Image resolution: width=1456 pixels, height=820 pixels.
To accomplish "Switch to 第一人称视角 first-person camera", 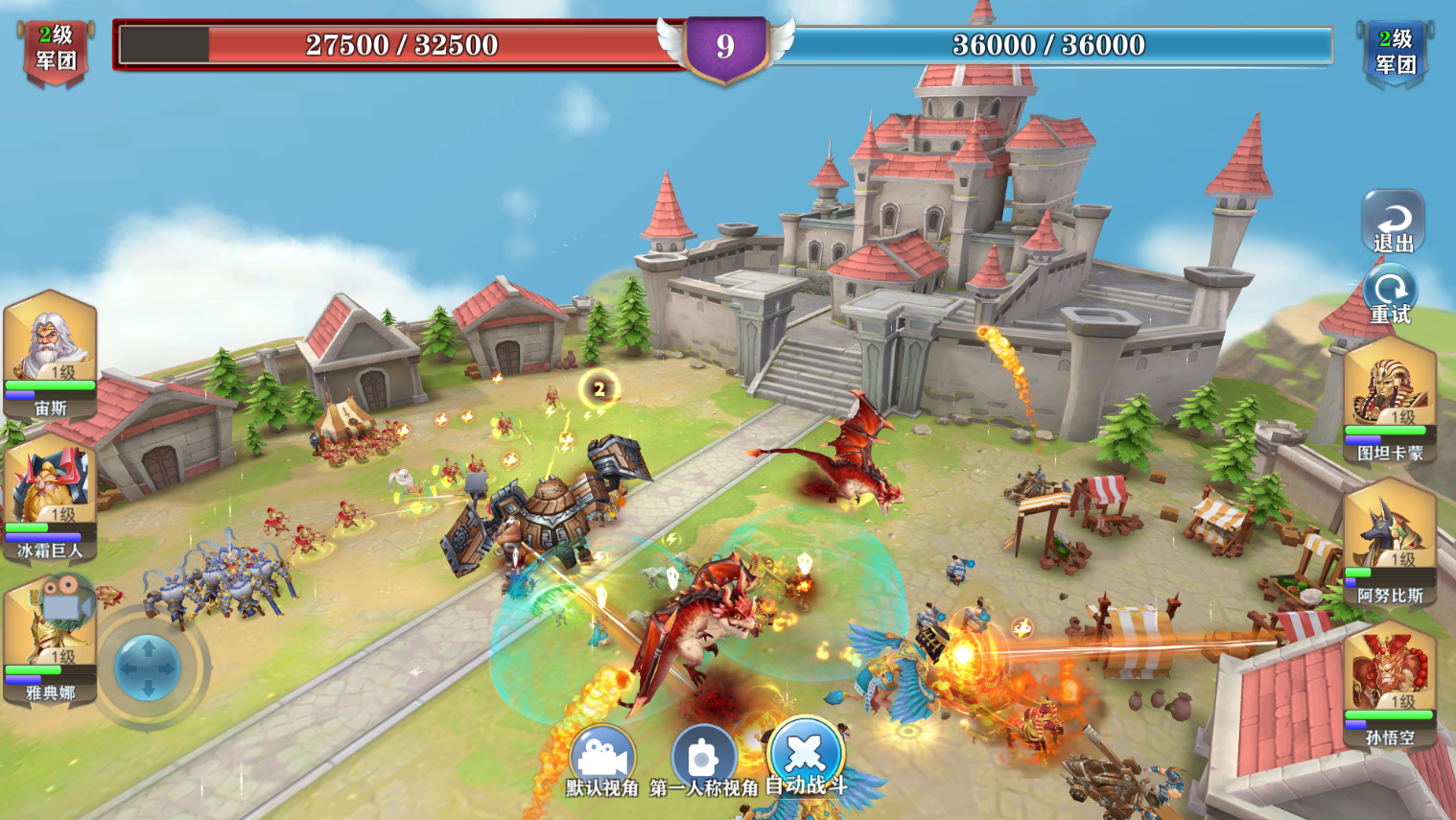I will coord(703,759).
